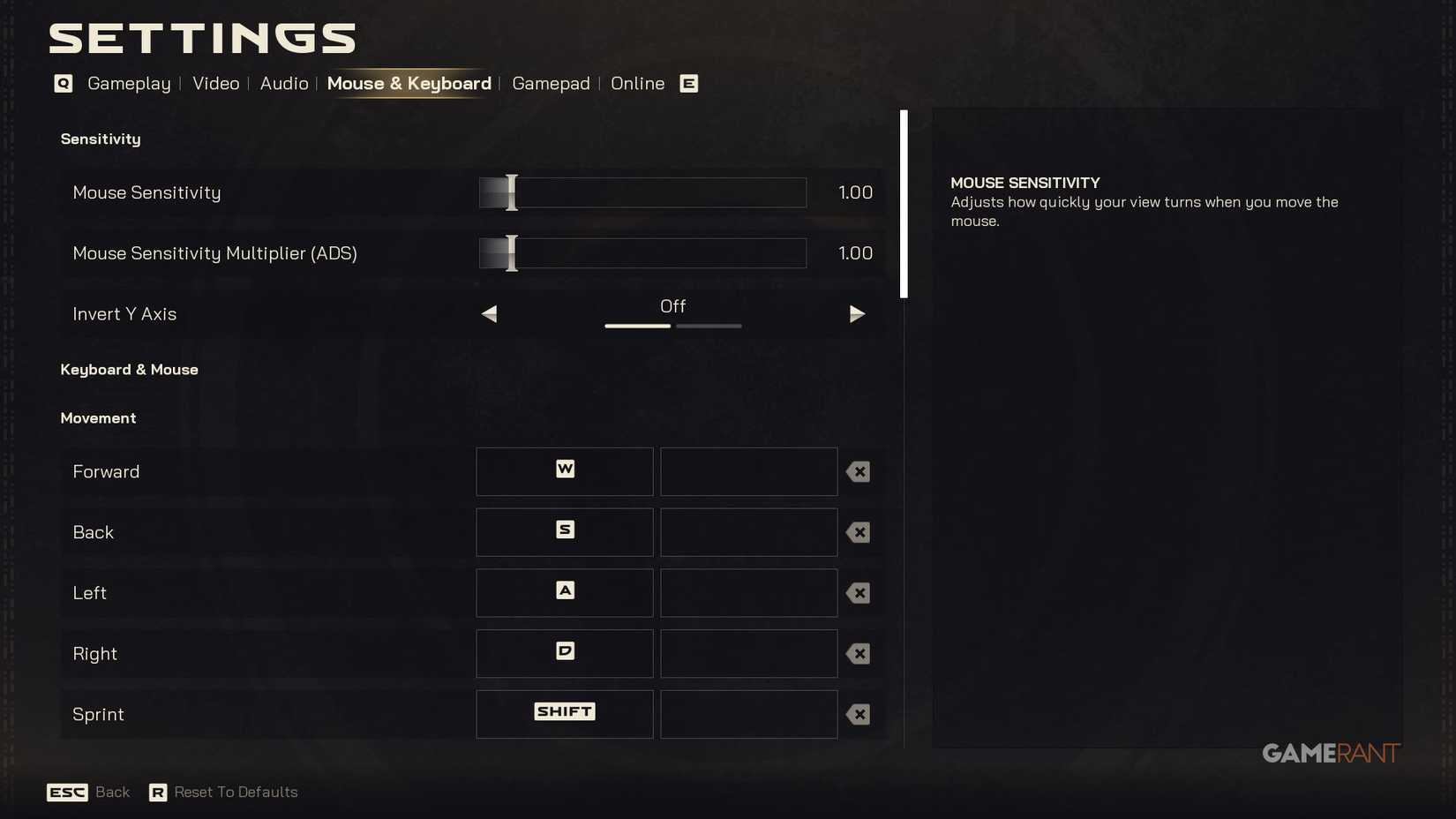The image size is (1456, 819).
Task: Click the left arrow on Invert Y Axis
Action: pyautogui.click(x=489, y=313)
